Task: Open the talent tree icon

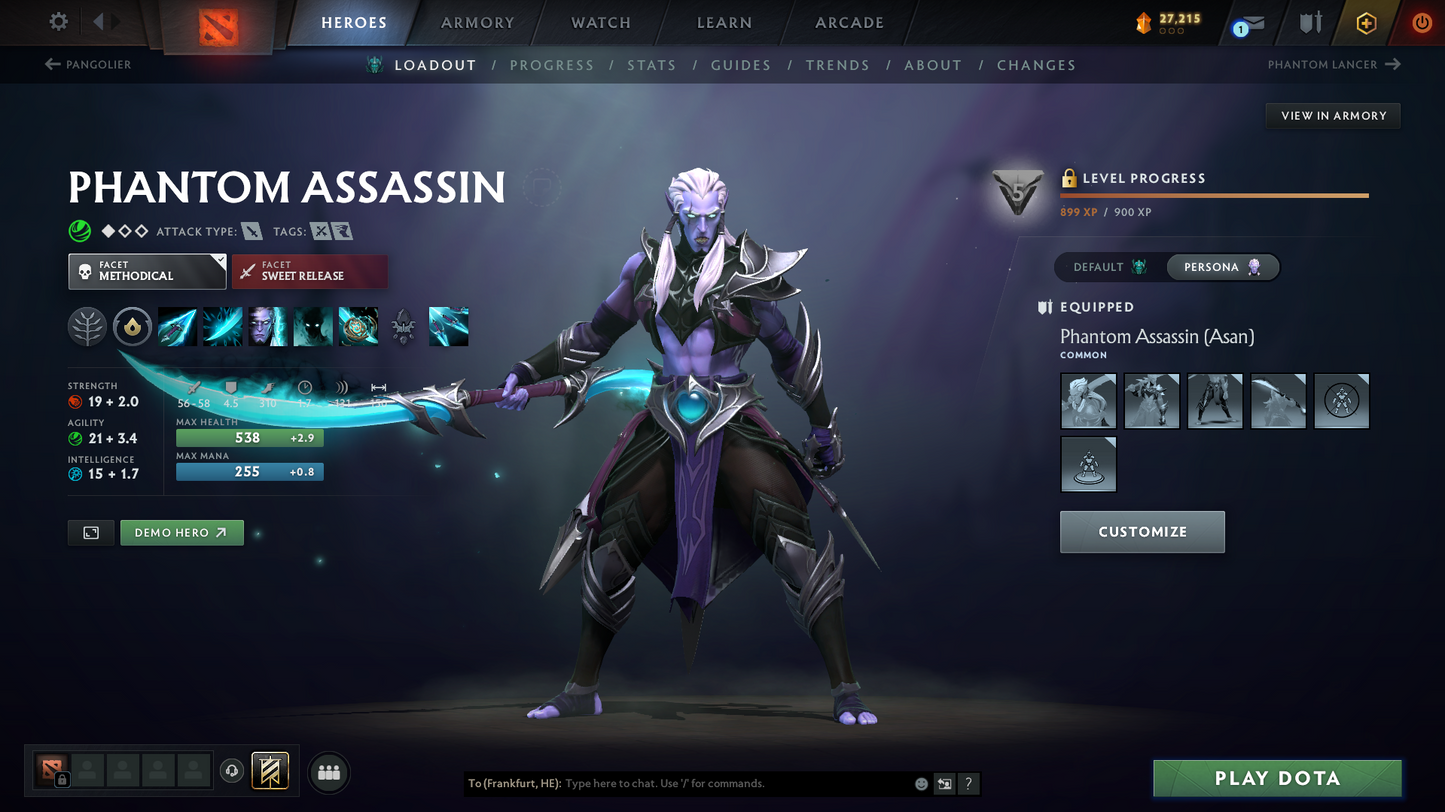Action: pyautogui.click(x=87, y=326)
